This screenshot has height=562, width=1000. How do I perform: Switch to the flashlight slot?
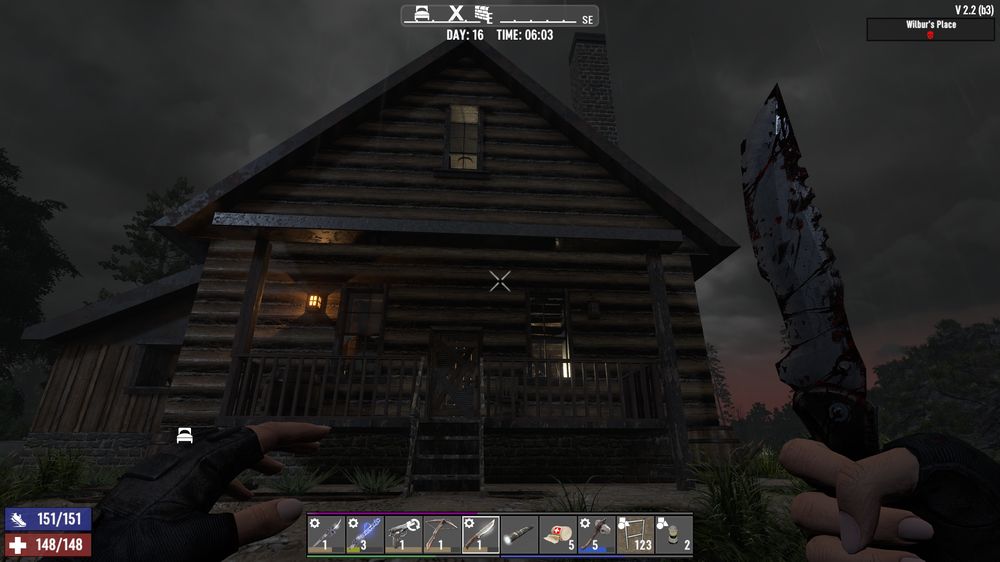[519, 533]
